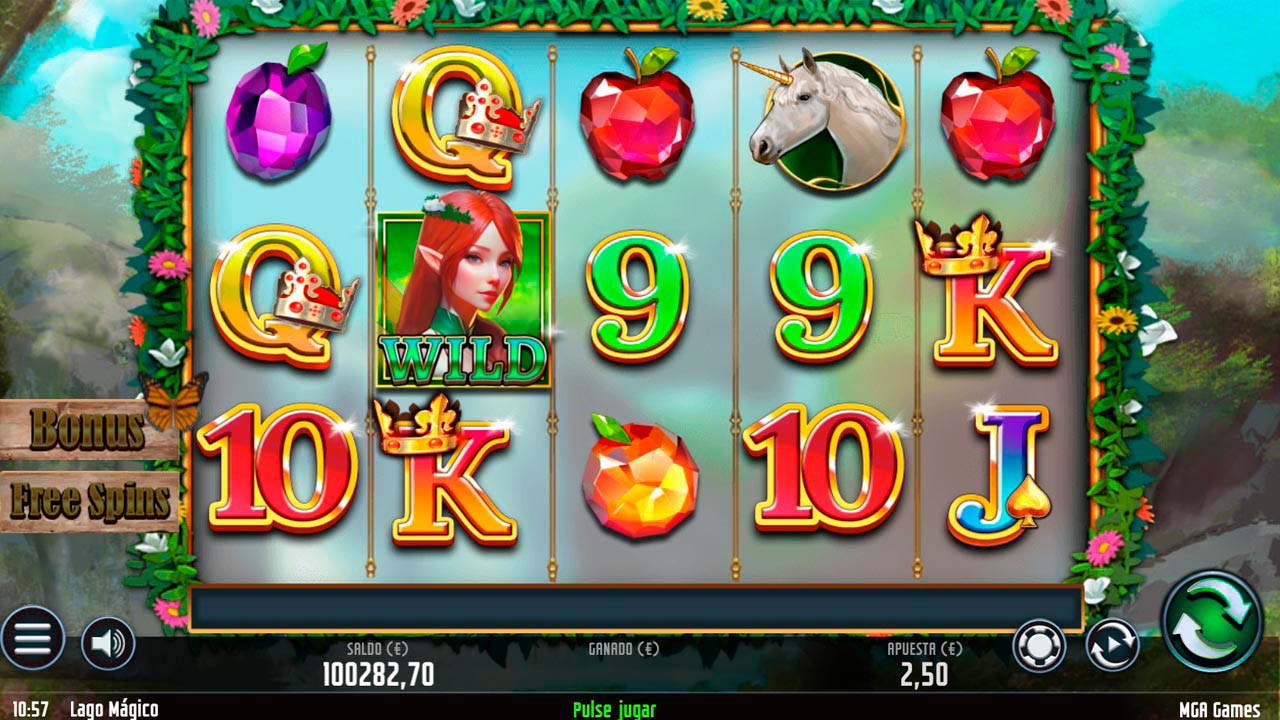Screen dimensions: 1280x720
Task: Open the Bonus wooden sign
Action: [x=87, y=430]
